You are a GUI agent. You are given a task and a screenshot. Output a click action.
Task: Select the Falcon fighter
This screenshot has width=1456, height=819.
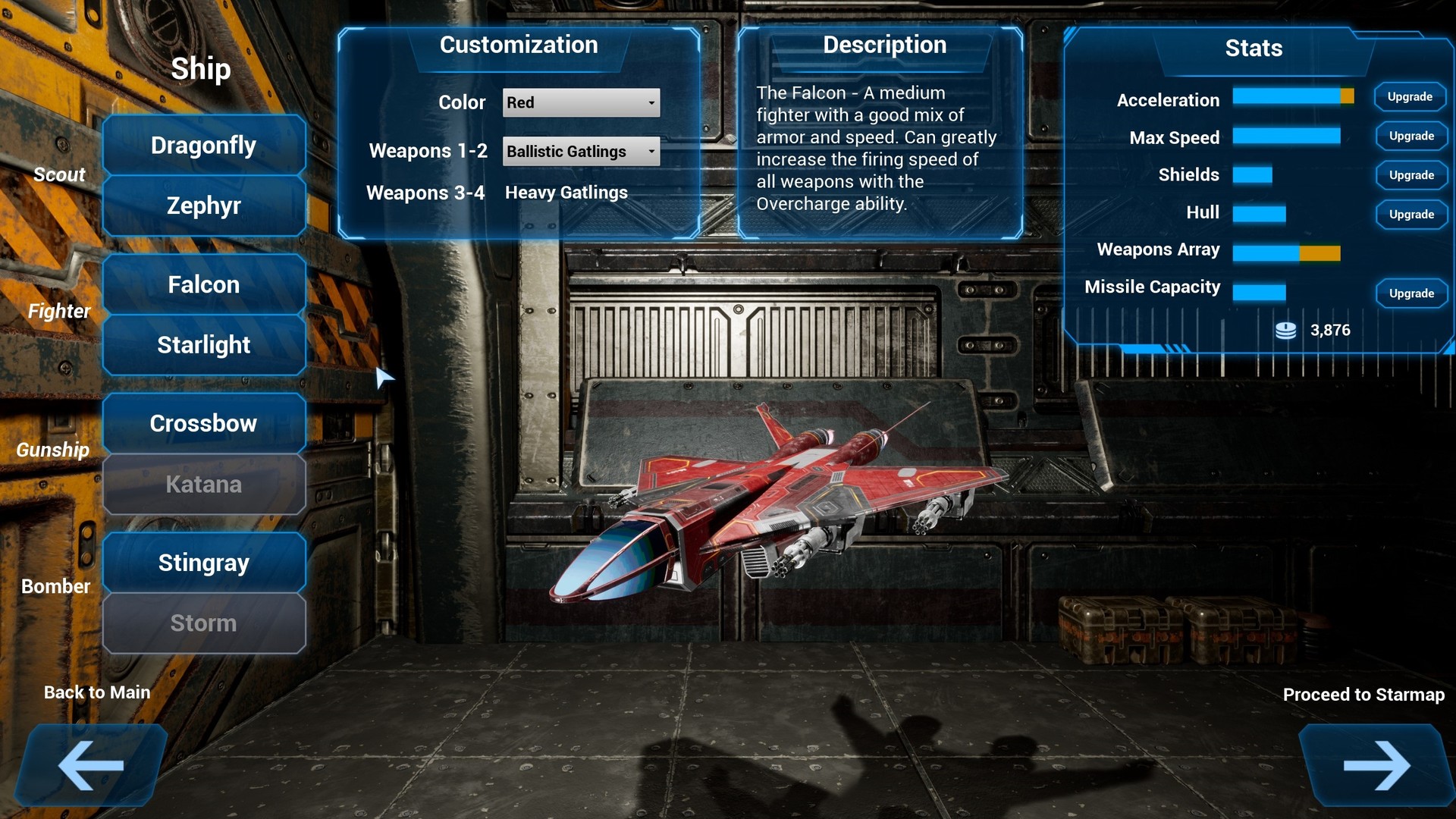pos(203,284)
